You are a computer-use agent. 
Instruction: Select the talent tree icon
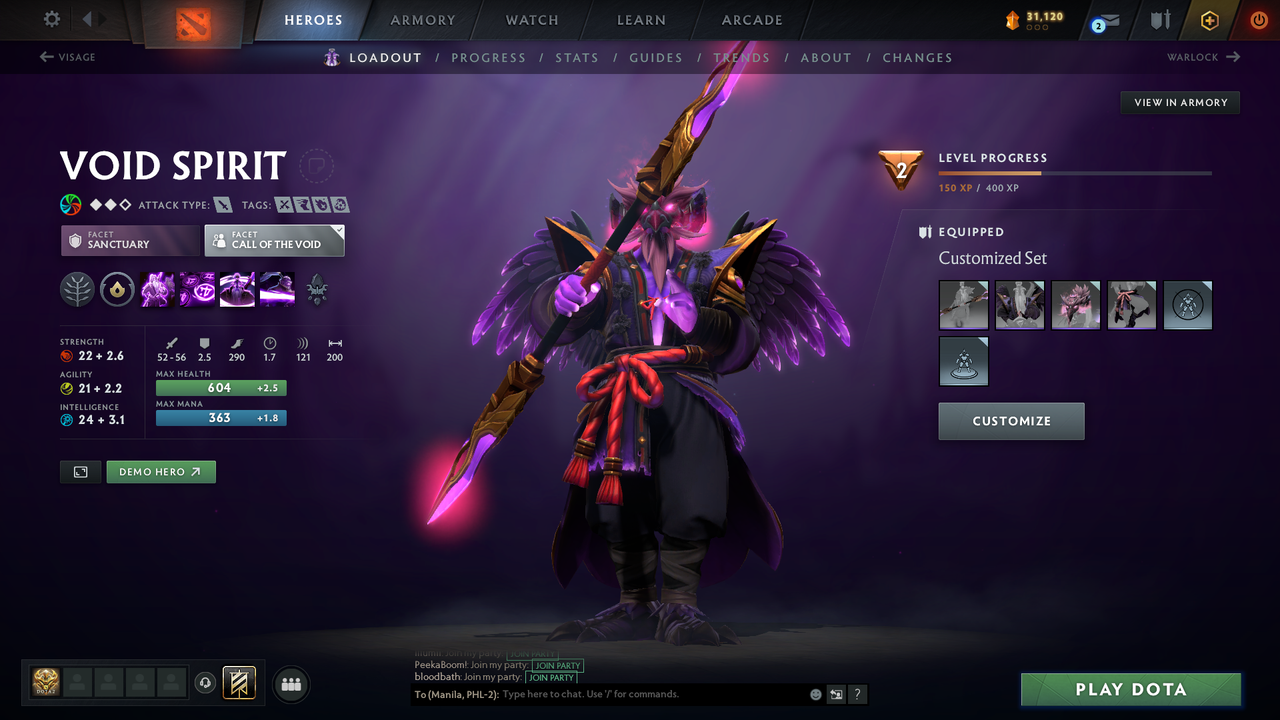(77, 290)
